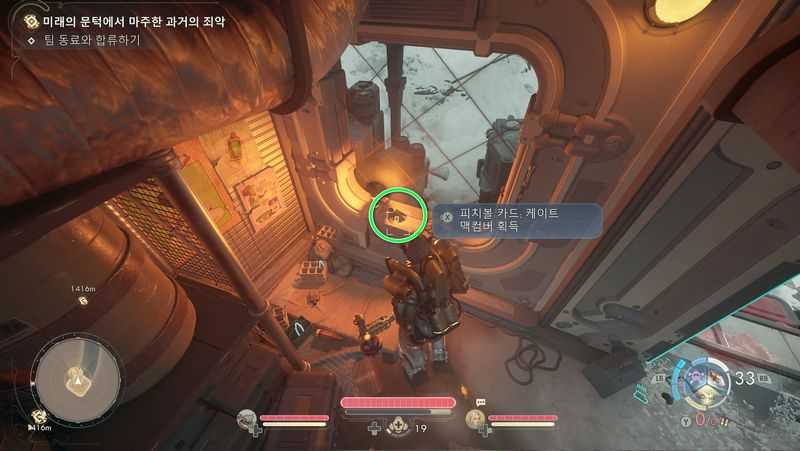
Task: Select the right teammate portrait with speech bubble
Action: click(x=475, y=420)
